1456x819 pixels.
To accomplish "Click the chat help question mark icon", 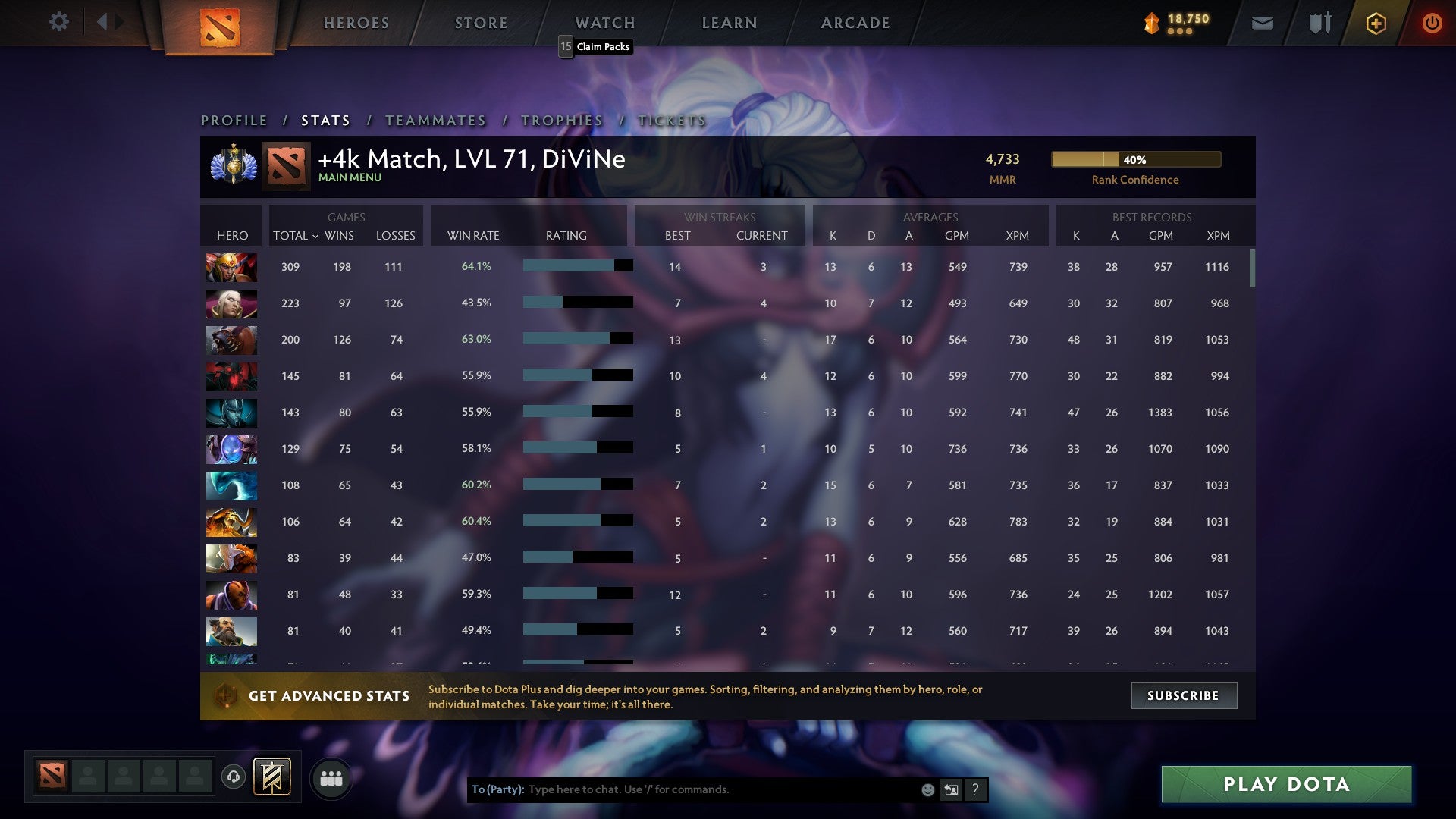I will tap(975, 789).
